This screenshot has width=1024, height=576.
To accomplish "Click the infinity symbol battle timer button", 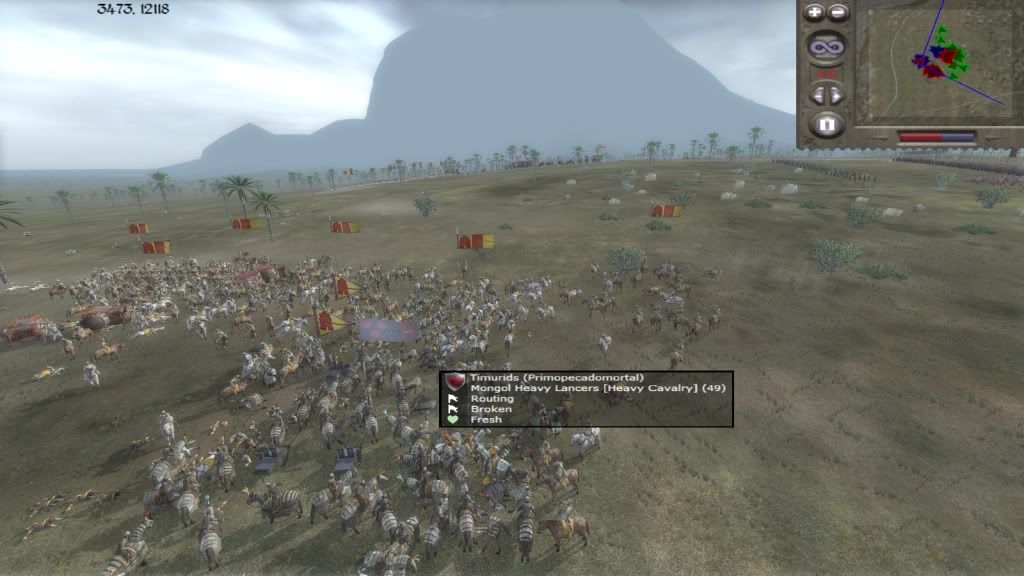I will [826, 46].
